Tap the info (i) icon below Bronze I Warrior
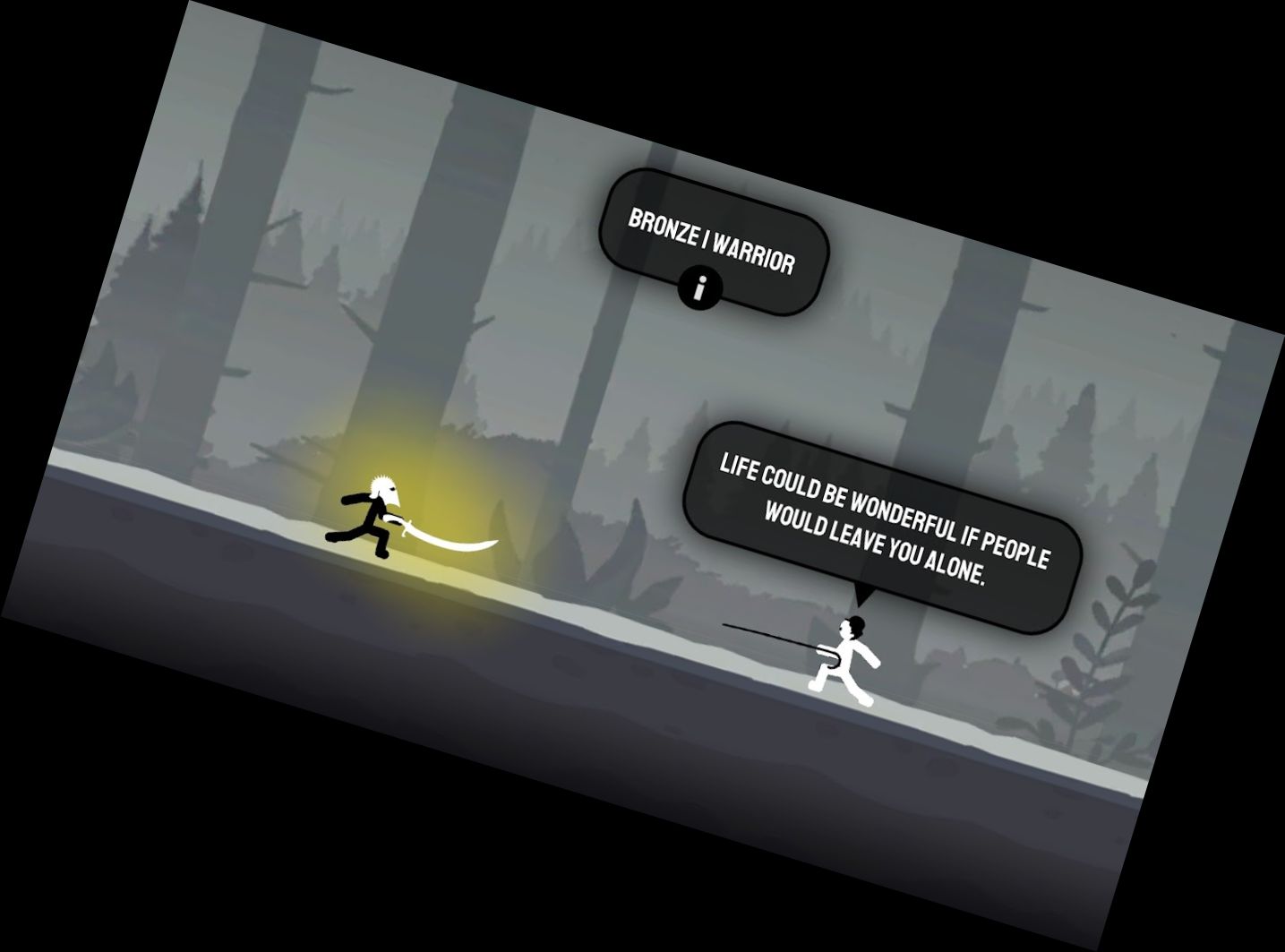The image size is (1285, 952). coord(699,287)
